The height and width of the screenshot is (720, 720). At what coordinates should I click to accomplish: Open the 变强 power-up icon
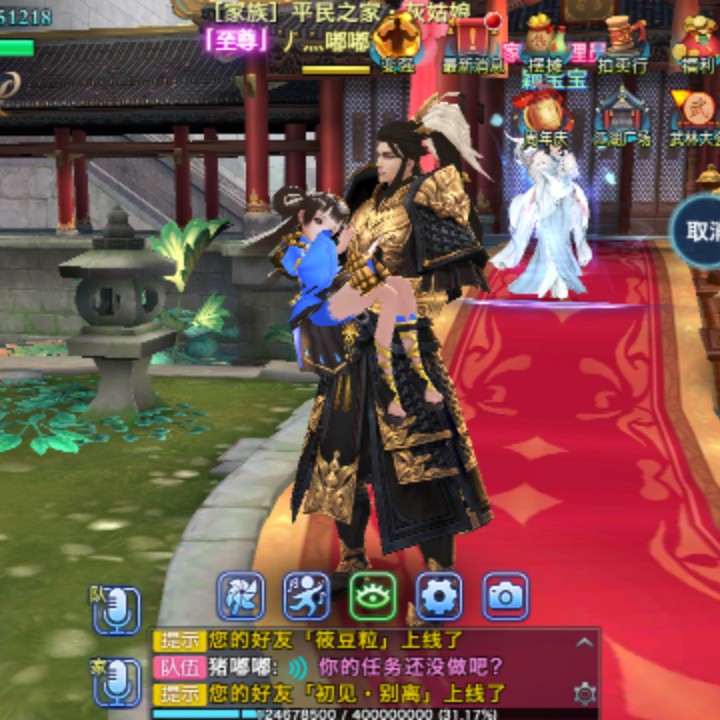[397, 40]
